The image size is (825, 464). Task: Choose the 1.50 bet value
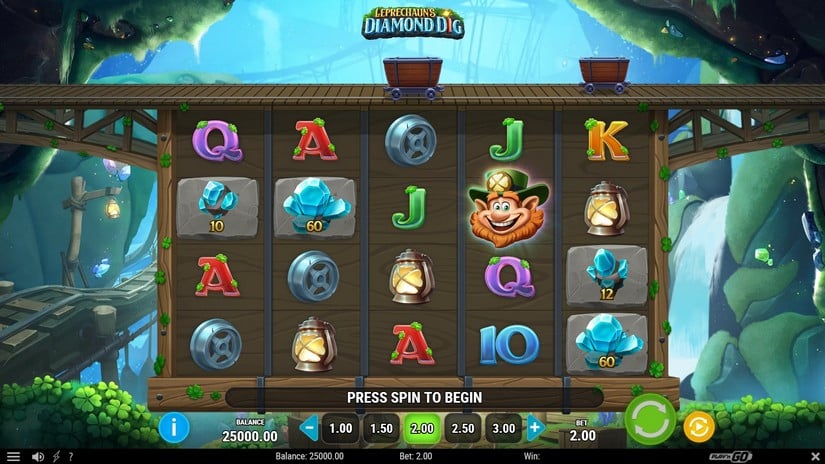[382, 428]
